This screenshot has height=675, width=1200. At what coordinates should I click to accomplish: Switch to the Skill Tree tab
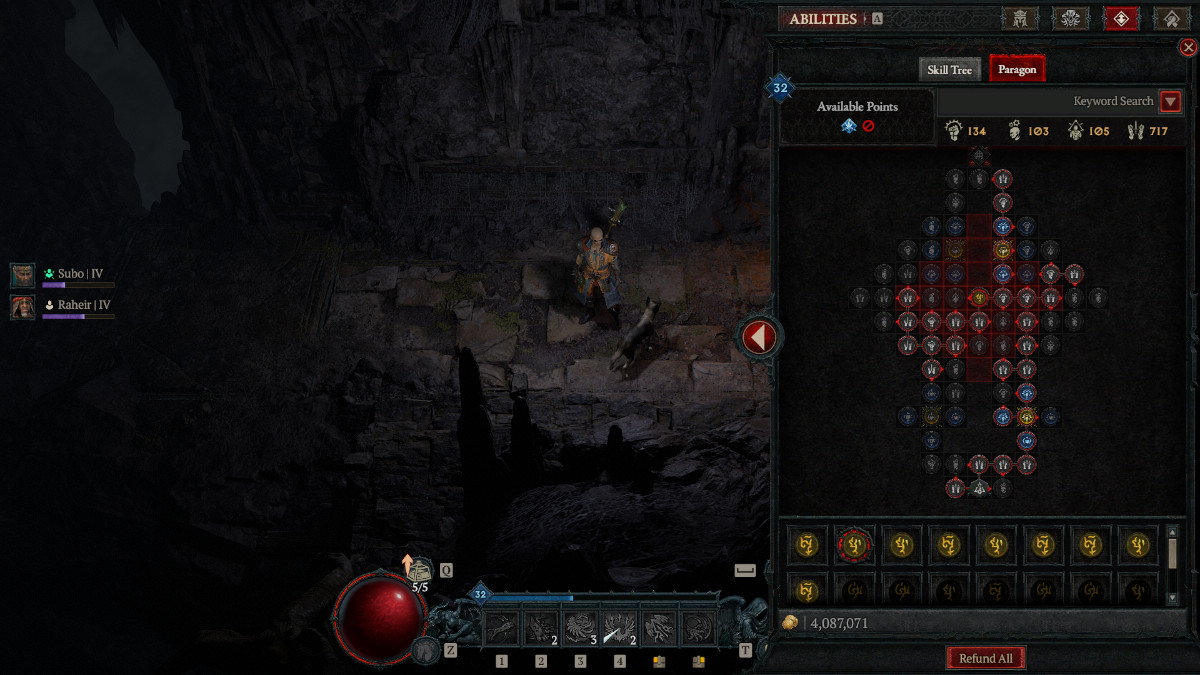[x=949, y=69]
